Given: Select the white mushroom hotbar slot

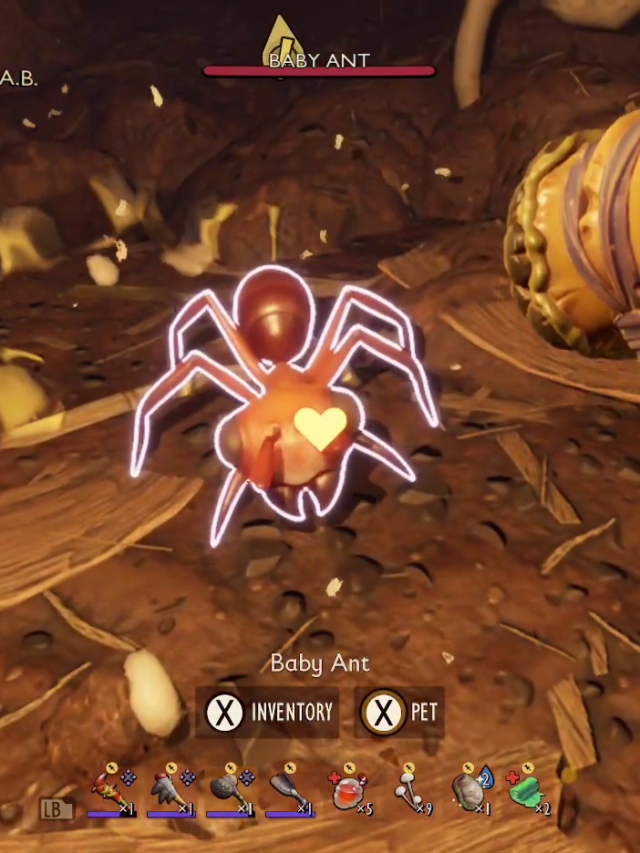Looking at the screenshot, I should 407,791.
